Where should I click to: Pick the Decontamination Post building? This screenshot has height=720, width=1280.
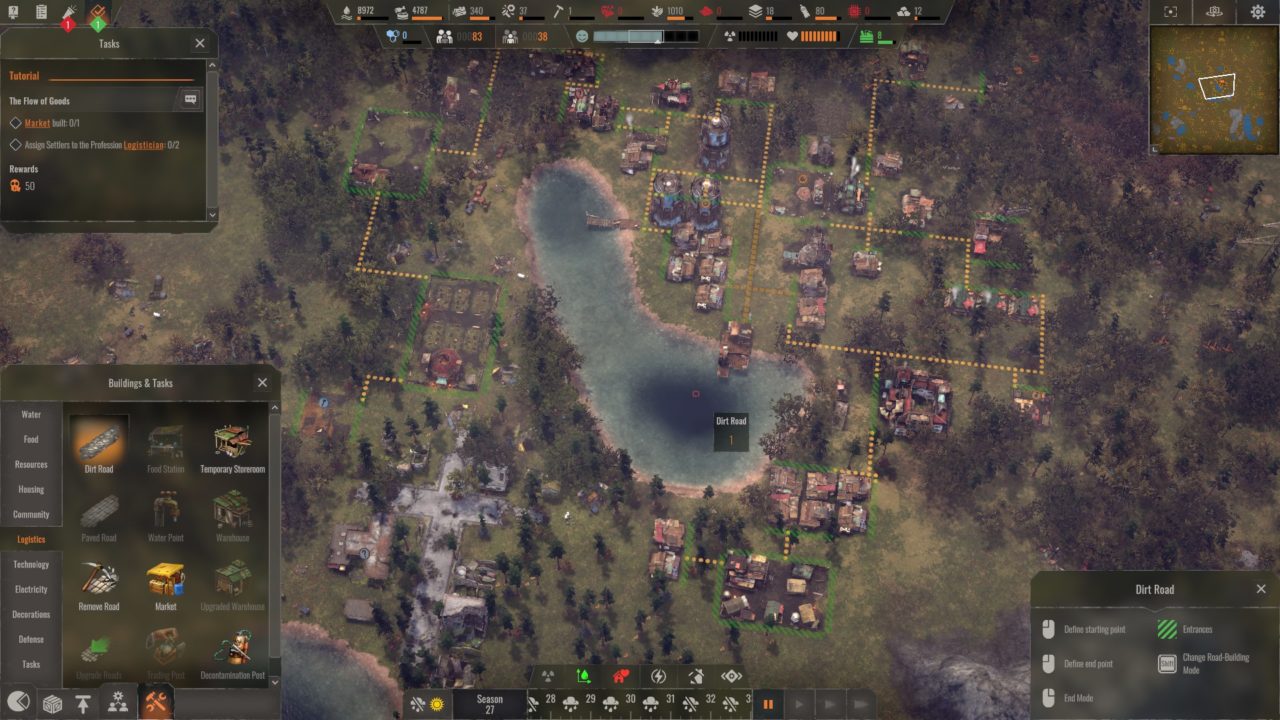click(x=232, y=653)
